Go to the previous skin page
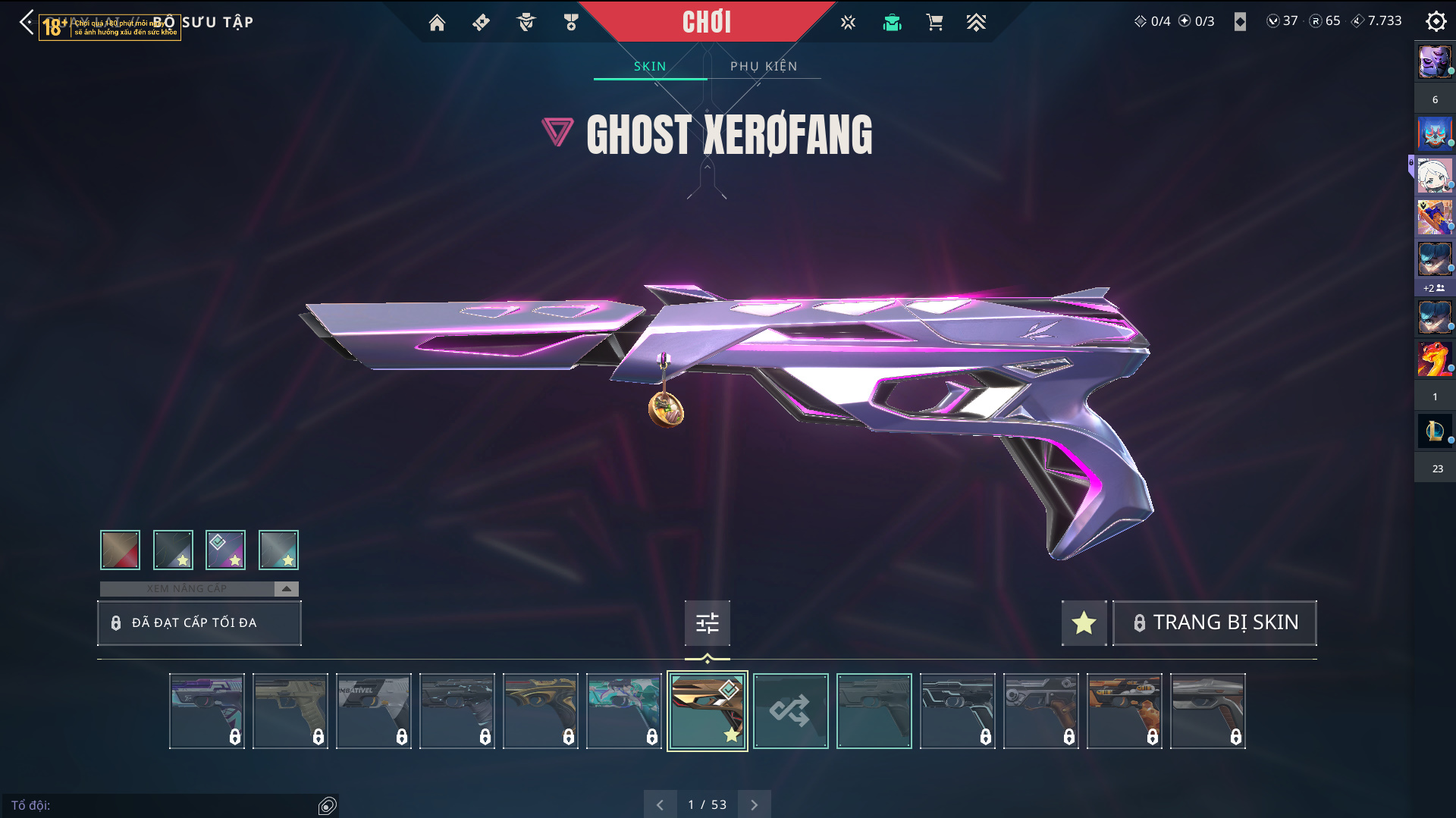This screenshot has width=1456, height=818. point(660,804)
